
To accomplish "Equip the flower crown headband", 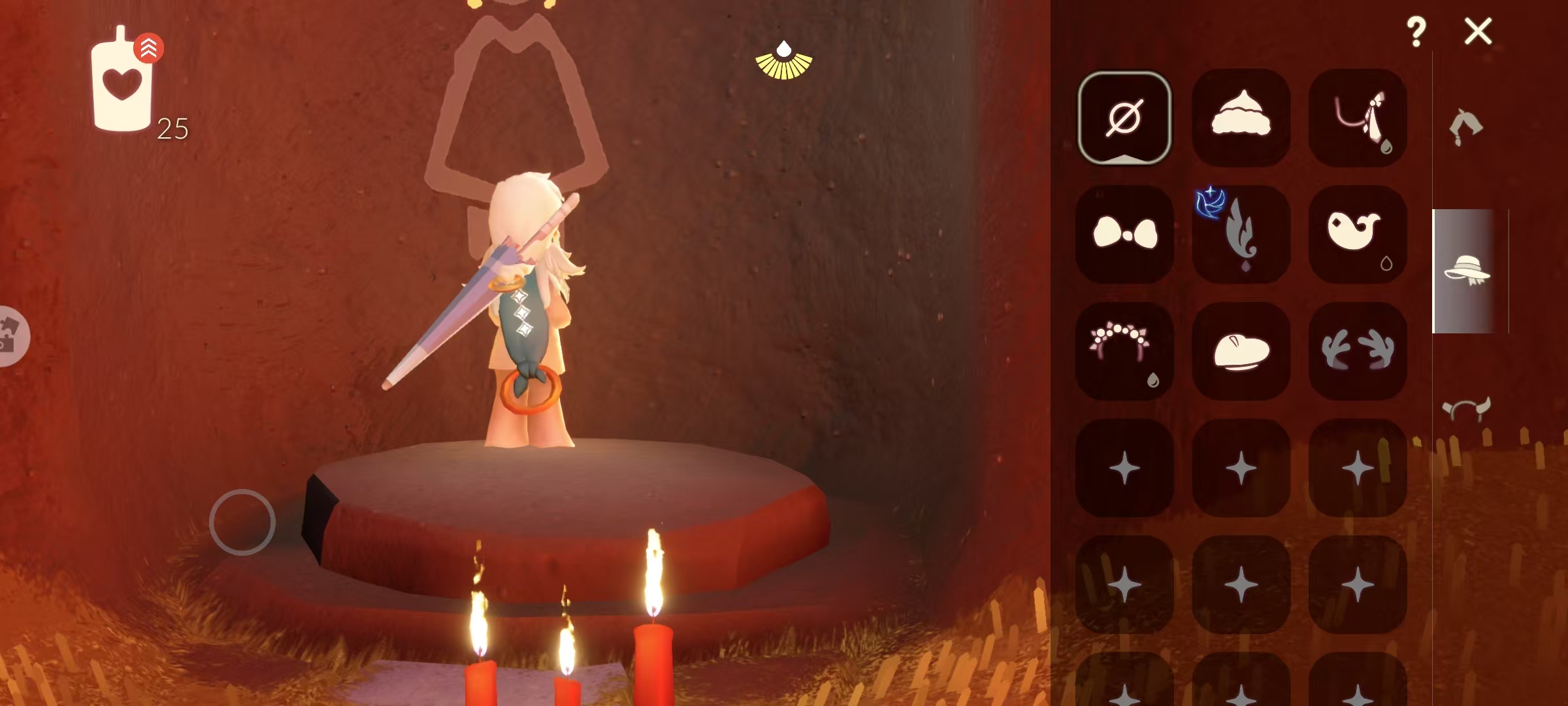I will [1124, 351].
